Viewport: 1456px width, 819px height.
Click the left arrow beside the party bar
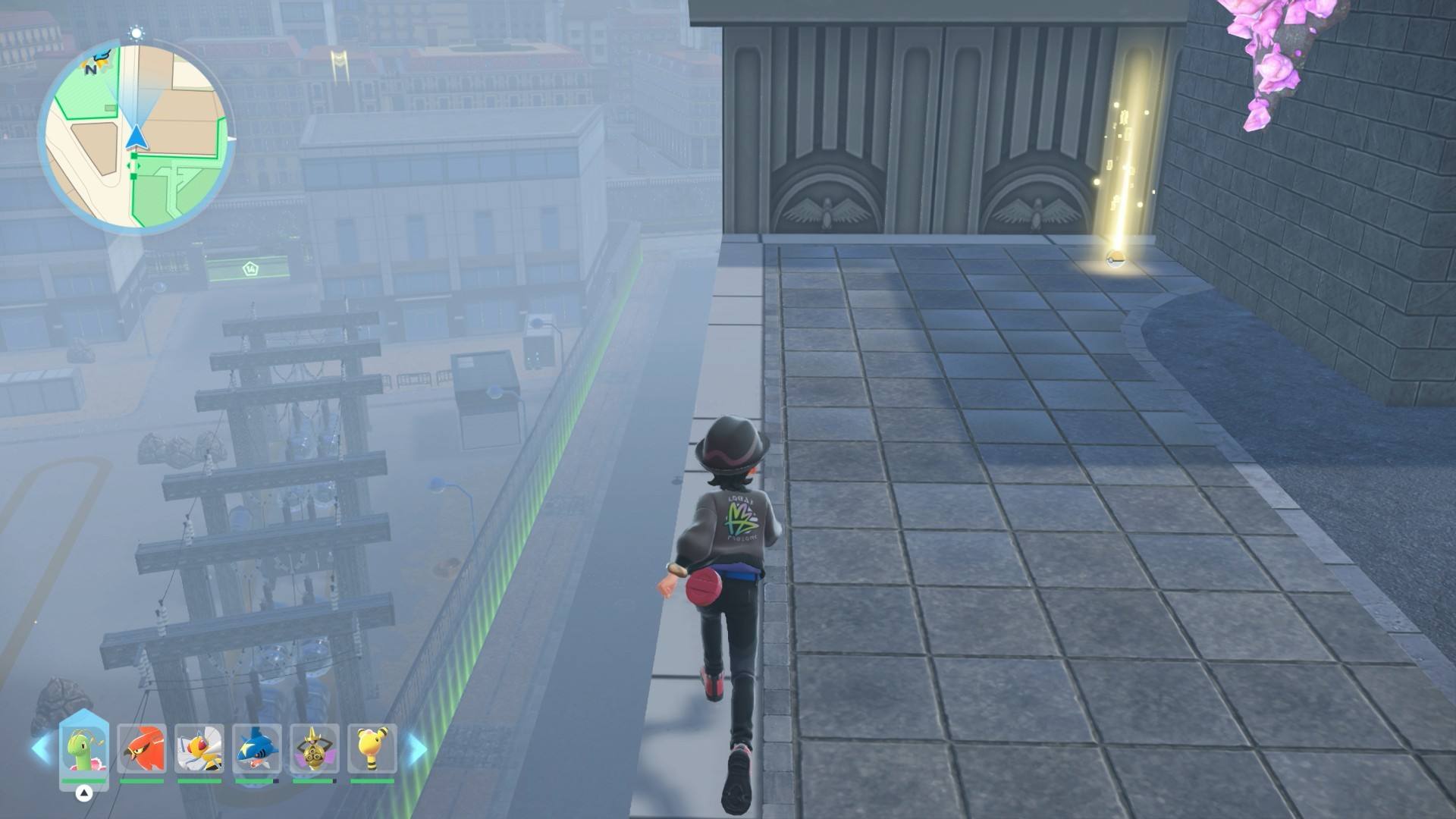tap(41, 748)
